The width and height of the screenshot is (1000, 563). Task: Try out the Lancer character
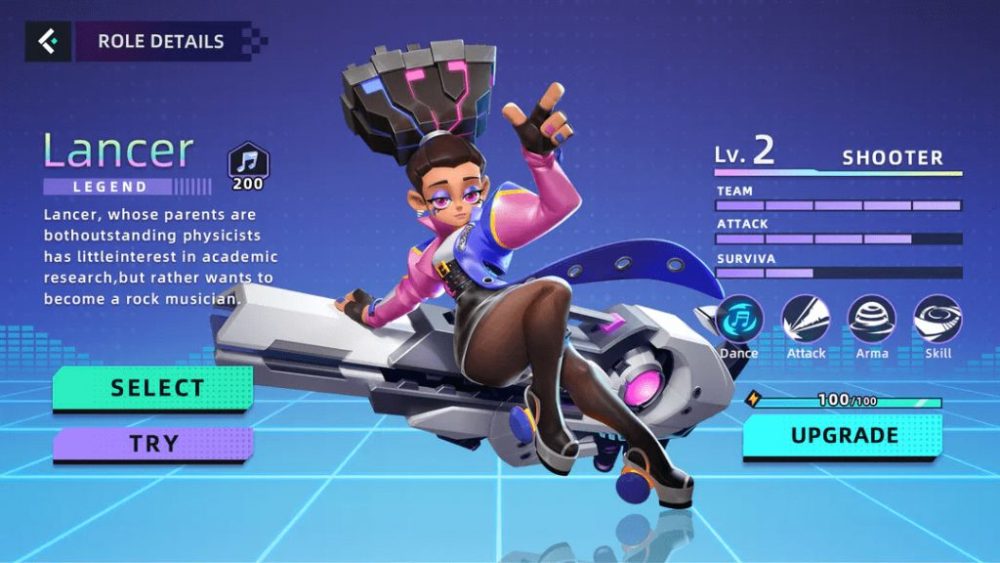pyautogui.click(x=153, y=444)
